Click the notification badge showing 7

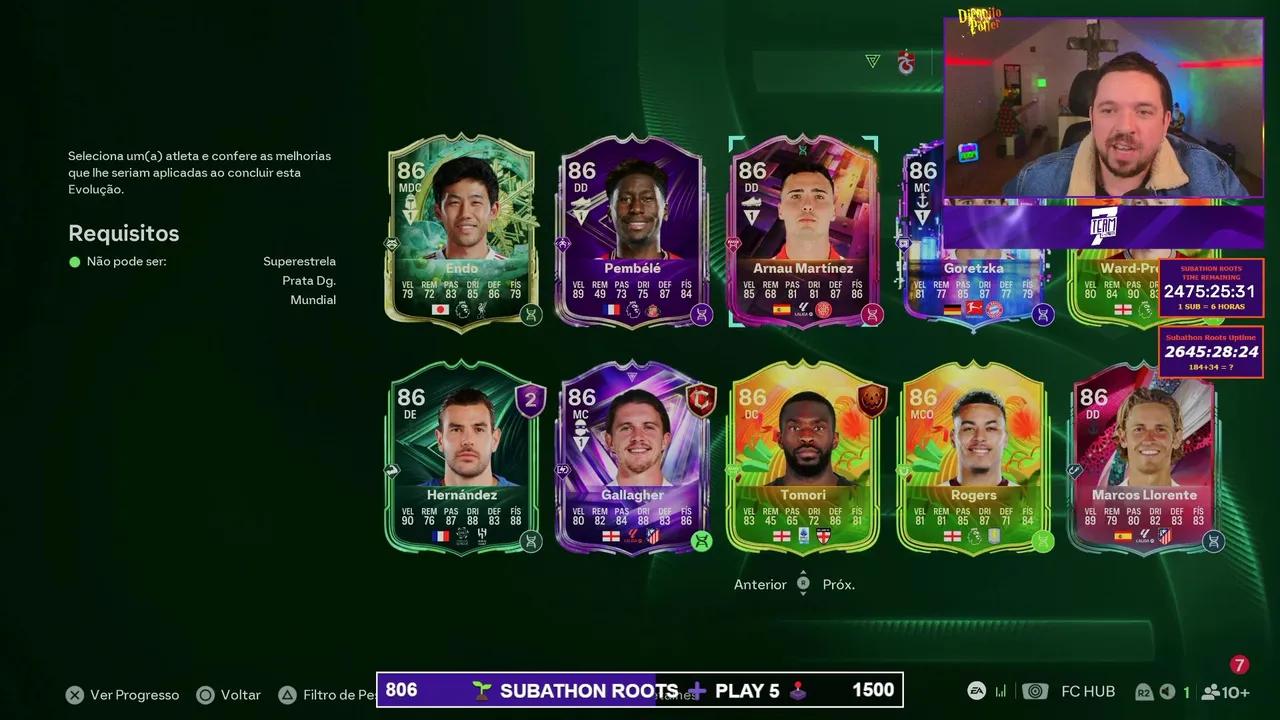click(x=1239, y=663)
